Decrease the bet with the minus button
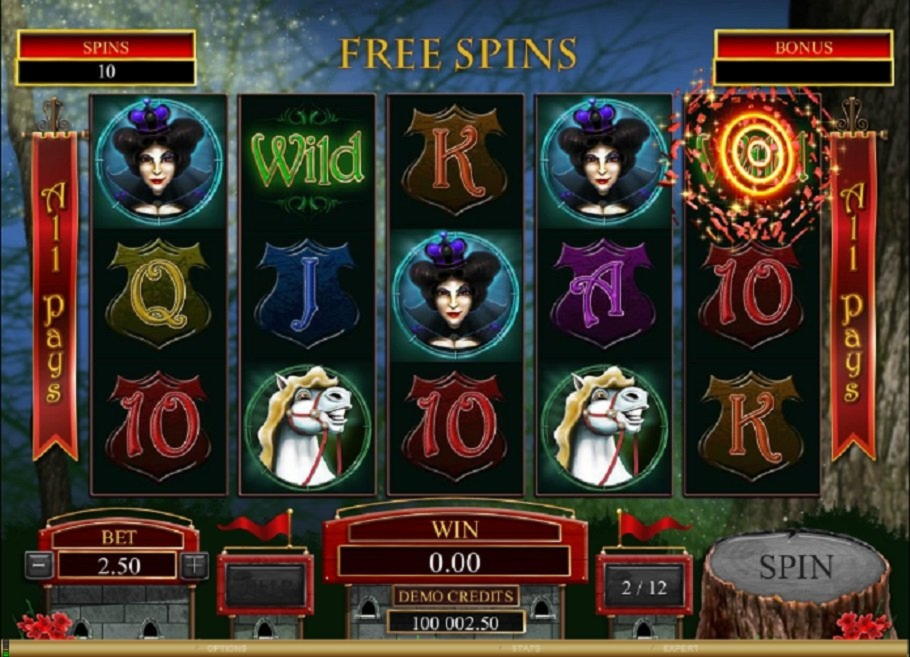The height and width of the screenshot is (657, 910). click(40, 565)
